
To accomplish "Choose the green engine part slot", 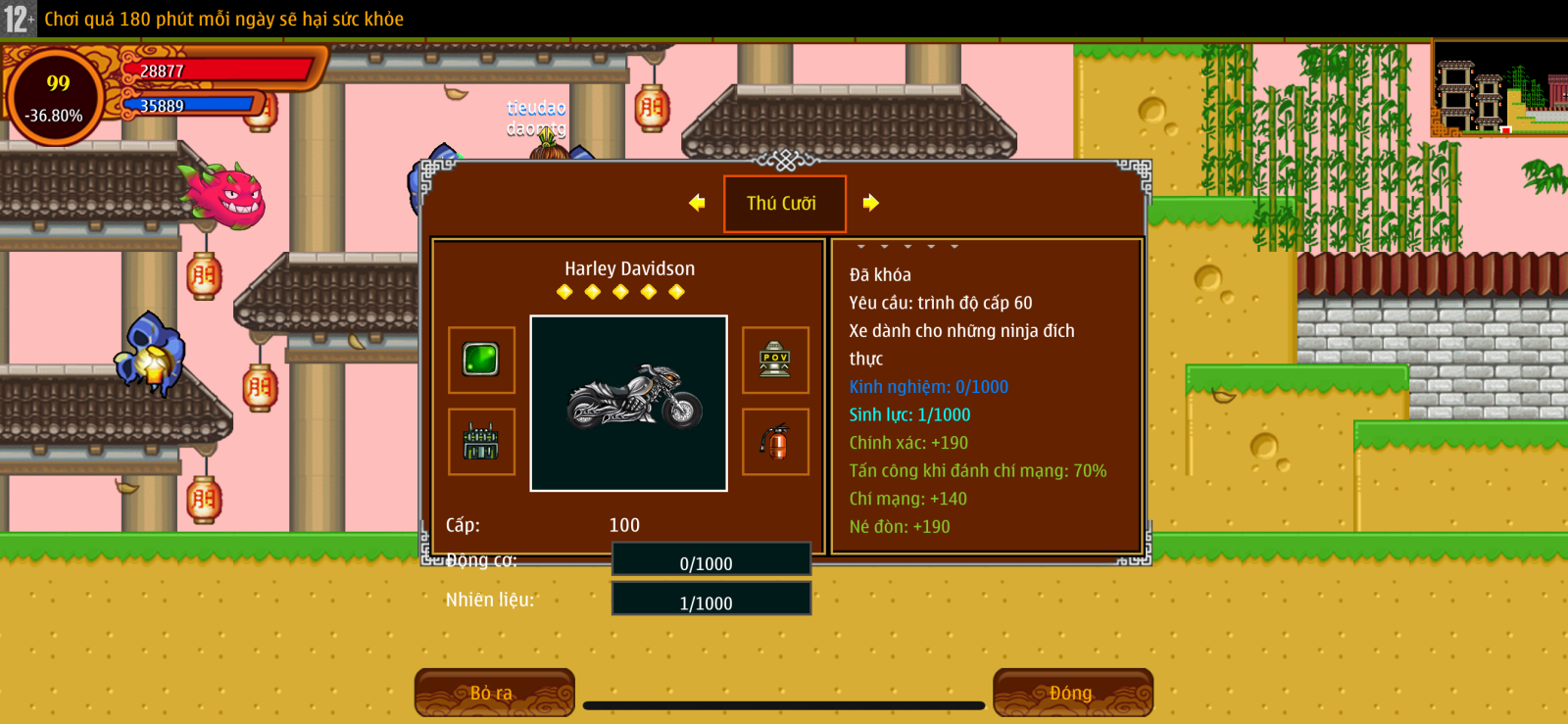I will coord(481,442).
